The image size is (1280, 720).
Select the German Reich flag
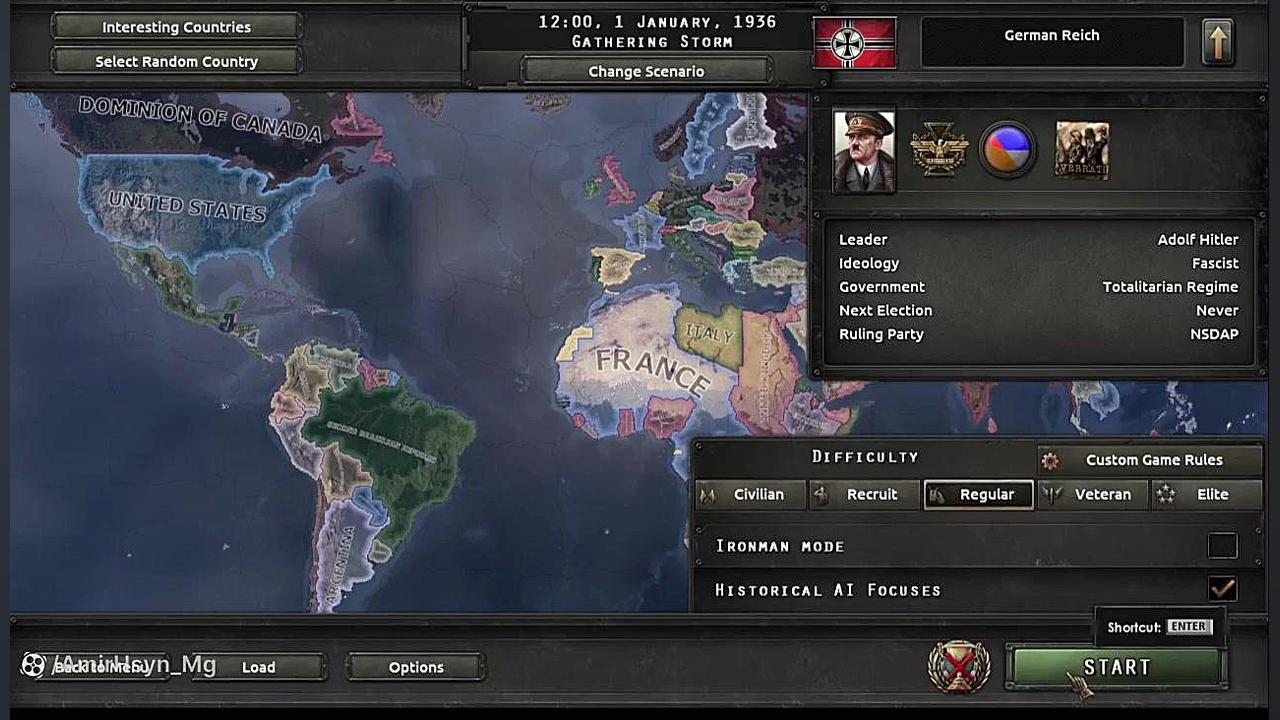pos(855,43)
